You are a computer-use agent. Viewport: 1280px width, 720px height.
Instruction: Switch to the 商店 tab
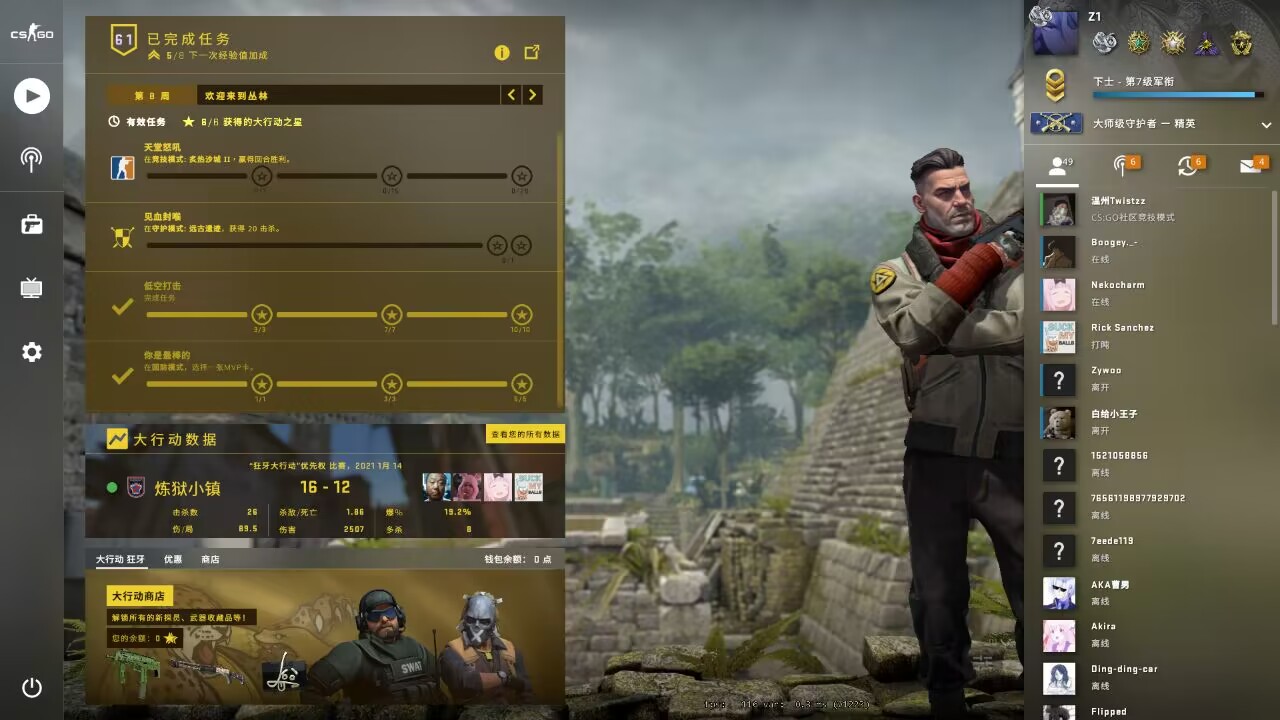pyautogui.click(x=210, y=560)
